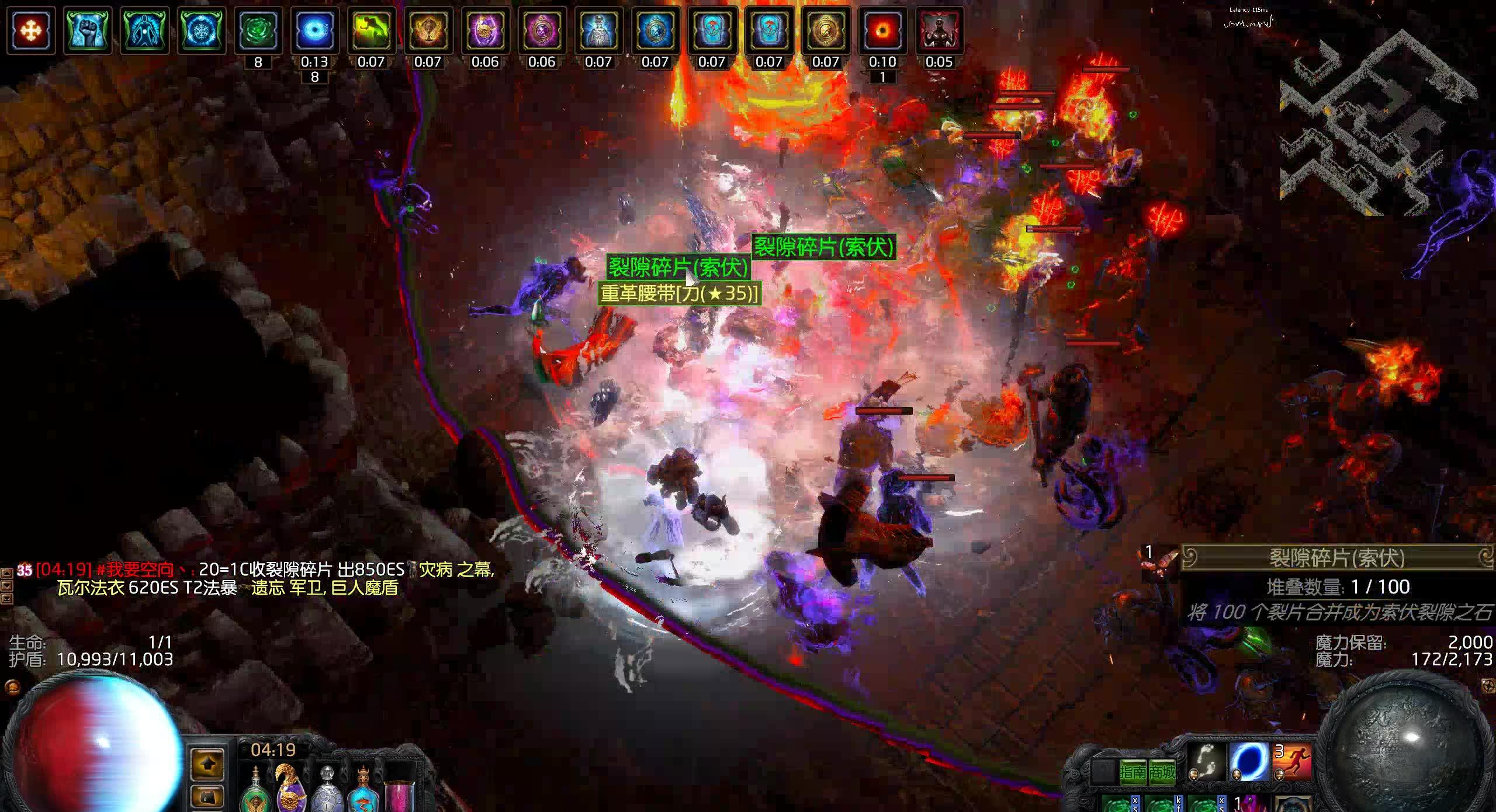This screenshot has height=812, width=1496.
Task: Activate the blue portal skill
Action: point(1249,762)
